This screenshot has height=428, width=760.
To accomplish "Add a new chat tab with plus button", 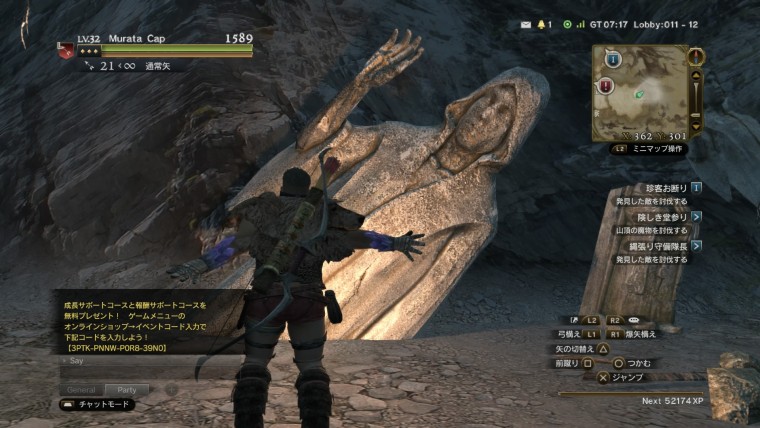I will click(x=171, y=389).
